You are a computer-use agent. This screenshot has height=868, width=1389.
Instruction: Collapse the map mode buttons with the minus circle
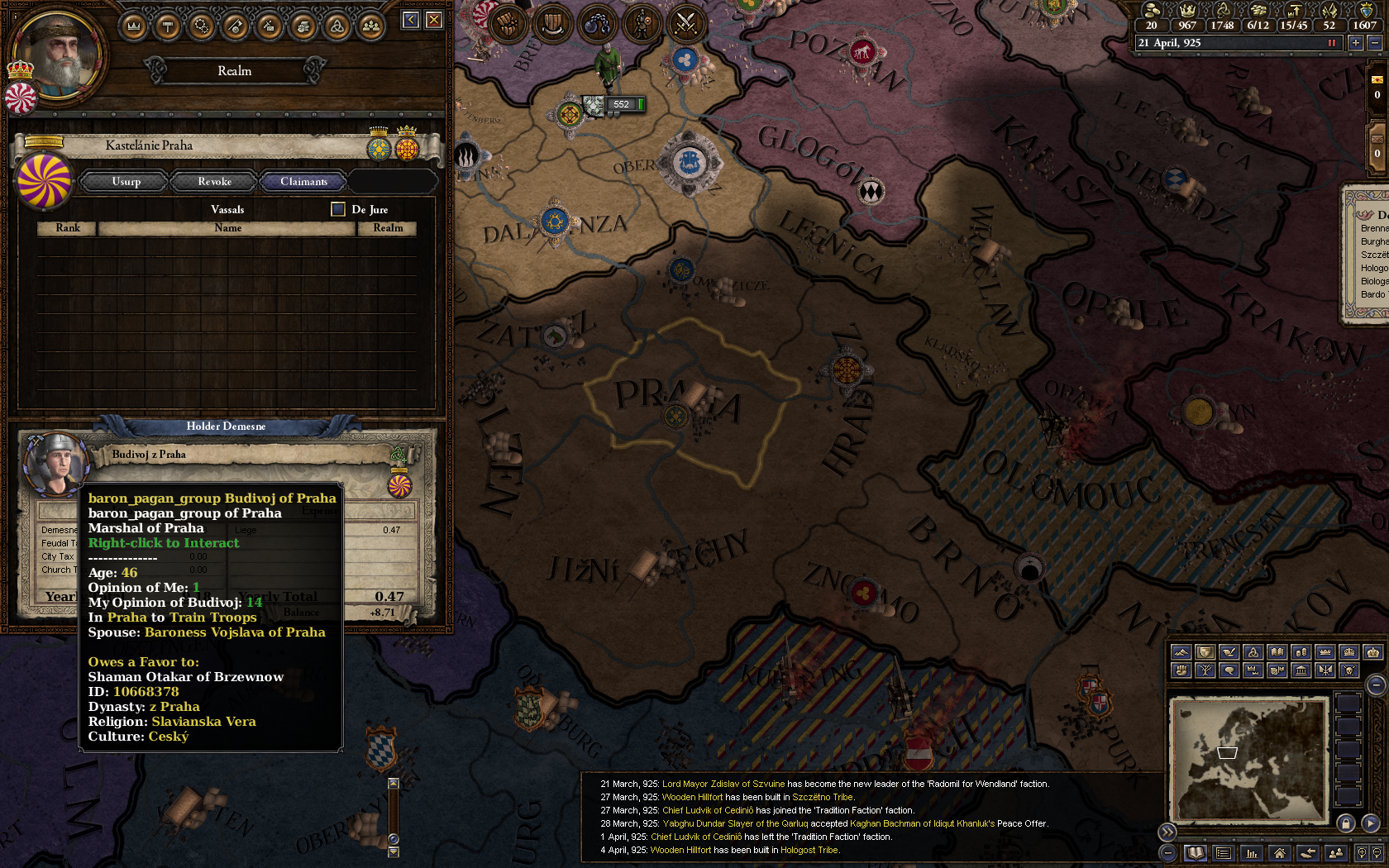(x=1375, y=684)
